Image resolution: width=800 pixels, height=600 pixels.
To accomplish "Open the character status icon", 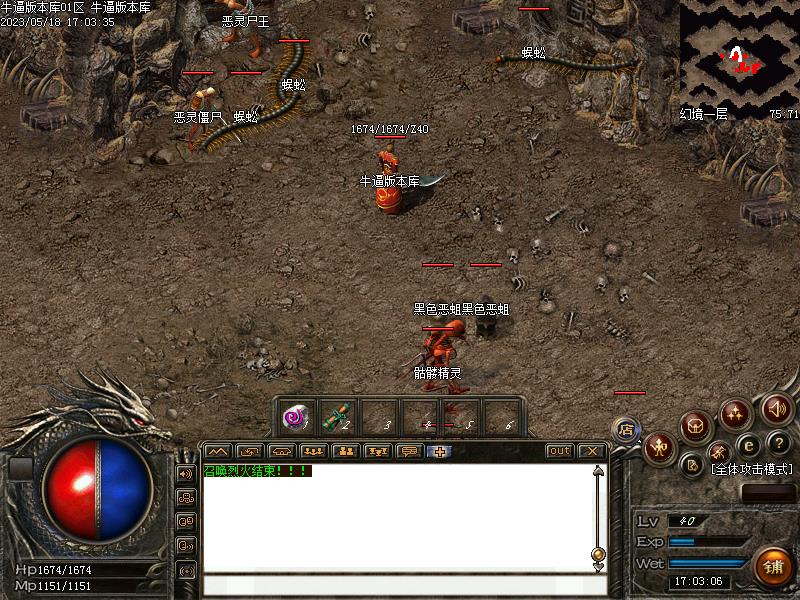I will (x=658, y=446).
